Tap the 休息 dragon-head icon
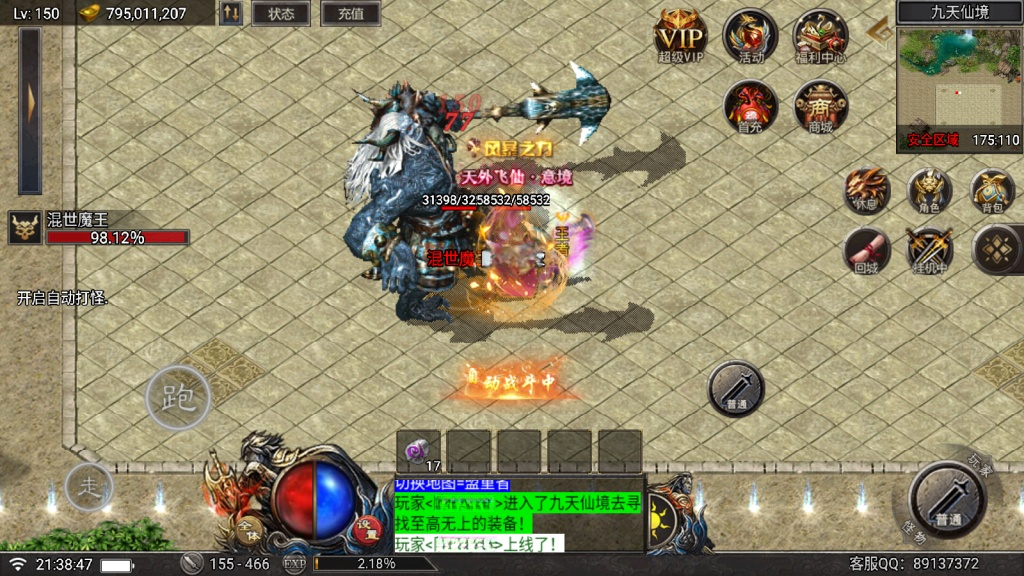 pyautogui.click(x=867, y=190)
